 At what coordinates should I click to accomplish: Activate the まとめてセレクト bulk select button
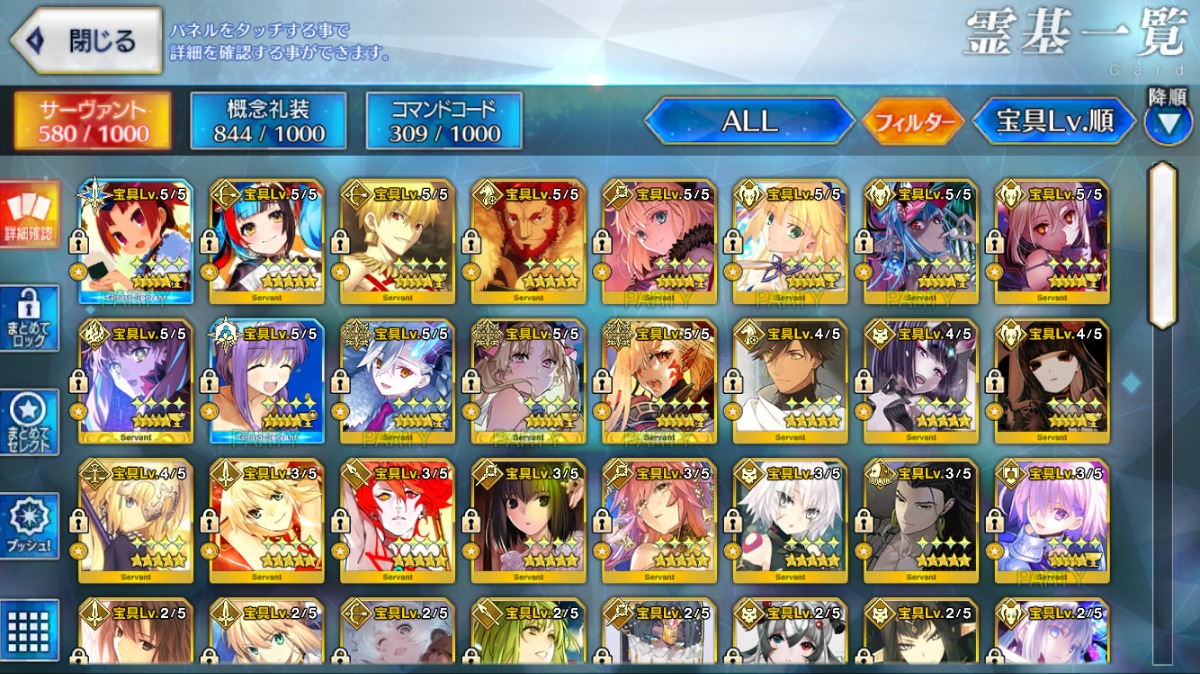pyautogui.click(x=29, y=422)
